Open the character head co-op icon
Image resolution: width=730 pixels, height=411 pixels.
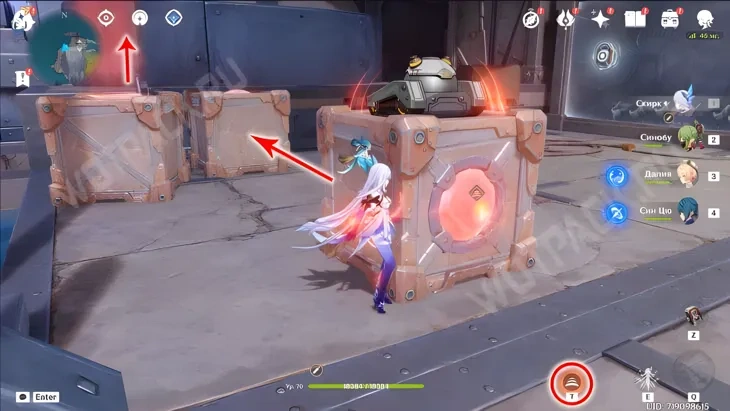tap(704, 18)
